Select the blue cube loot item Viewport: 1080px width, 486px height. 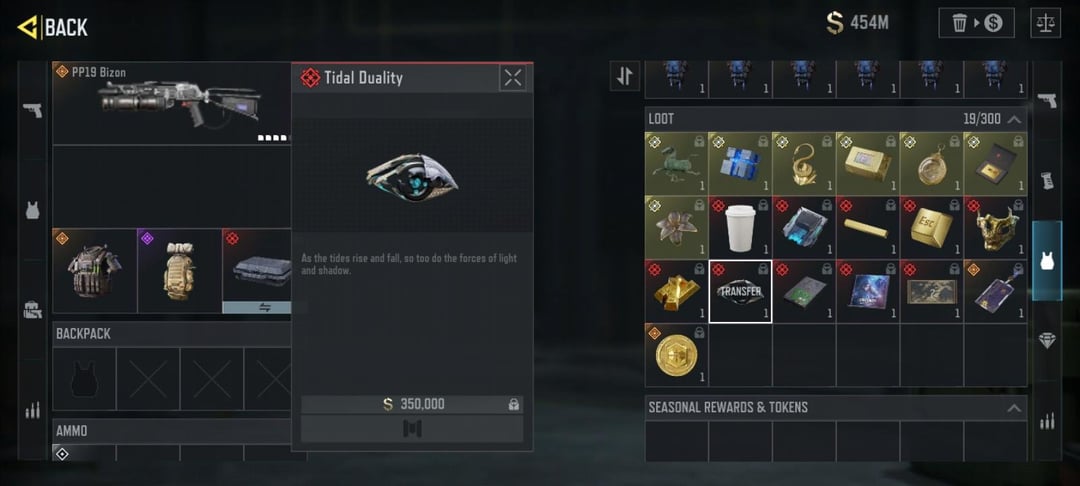(740, 163)
